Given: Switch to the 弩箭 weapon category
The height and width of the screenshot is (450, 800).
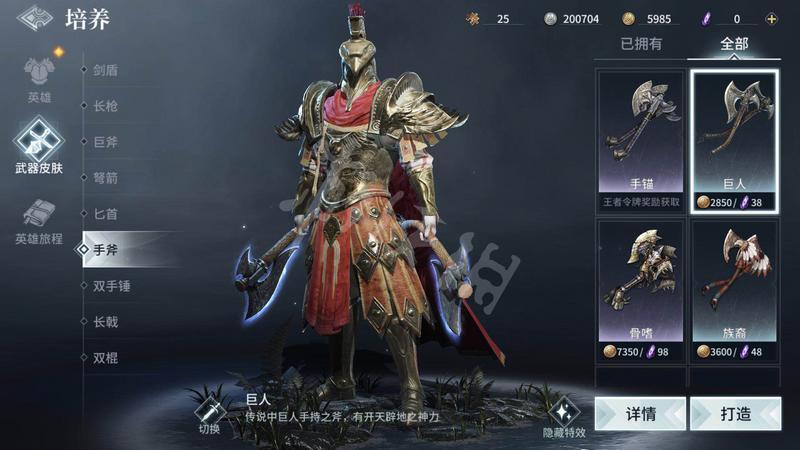Looking at the screenshot, I should click(106, 178).
